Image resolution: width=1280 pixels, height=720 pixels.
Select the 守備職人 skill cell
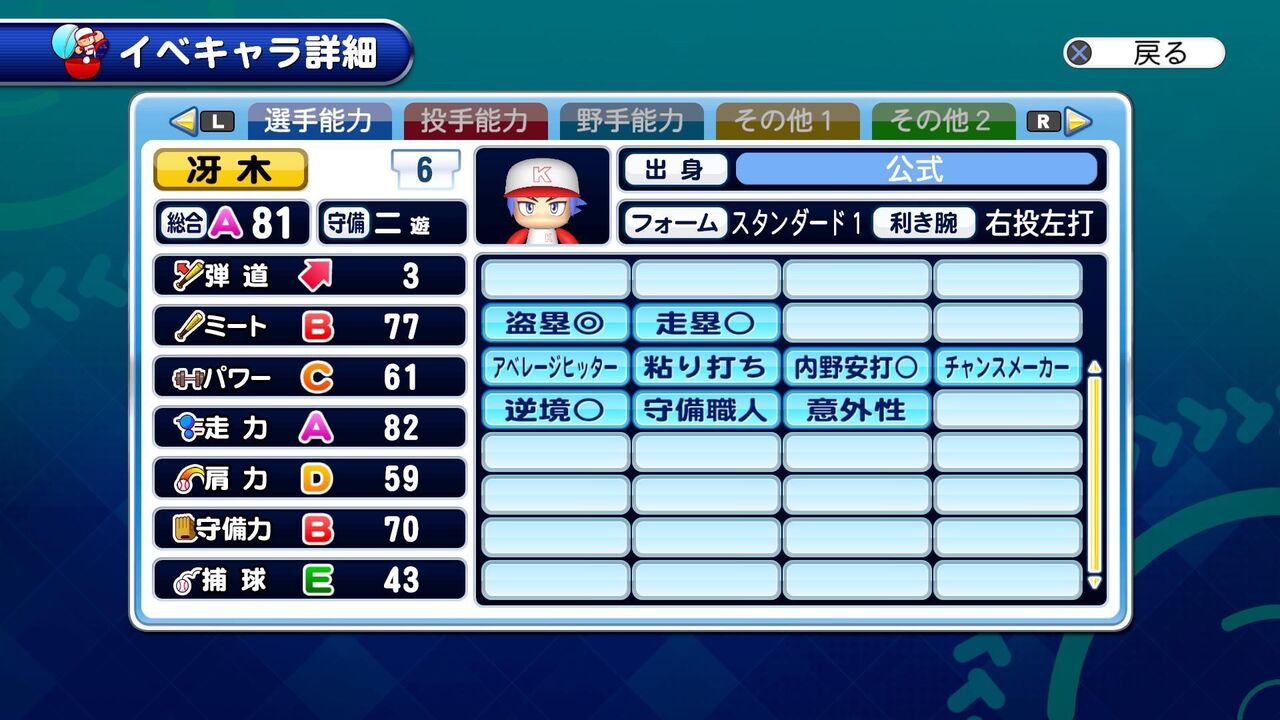(706, 410)
